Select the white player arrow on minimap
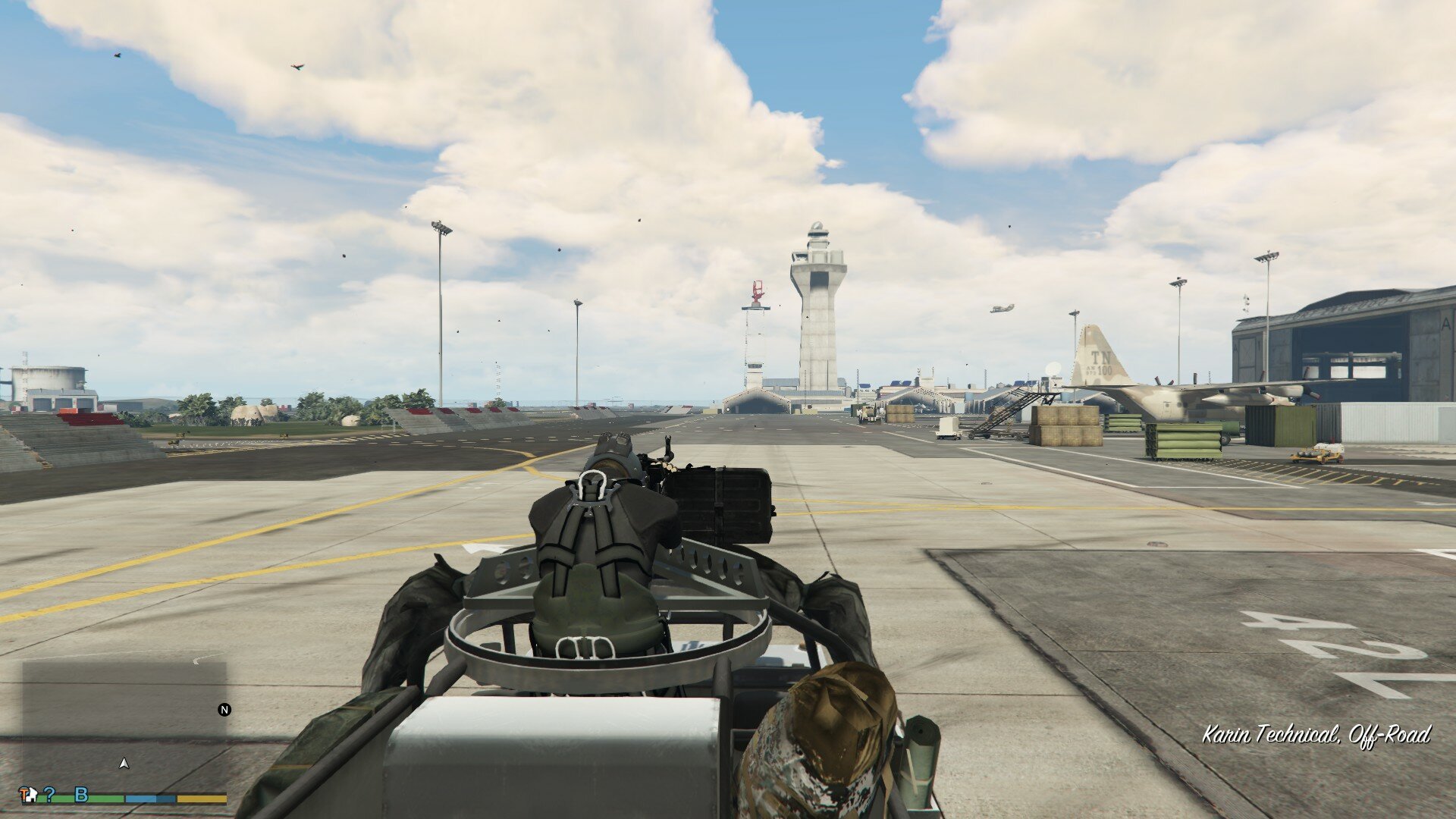This screenshot has height=819, width=1456. [124, 764]
